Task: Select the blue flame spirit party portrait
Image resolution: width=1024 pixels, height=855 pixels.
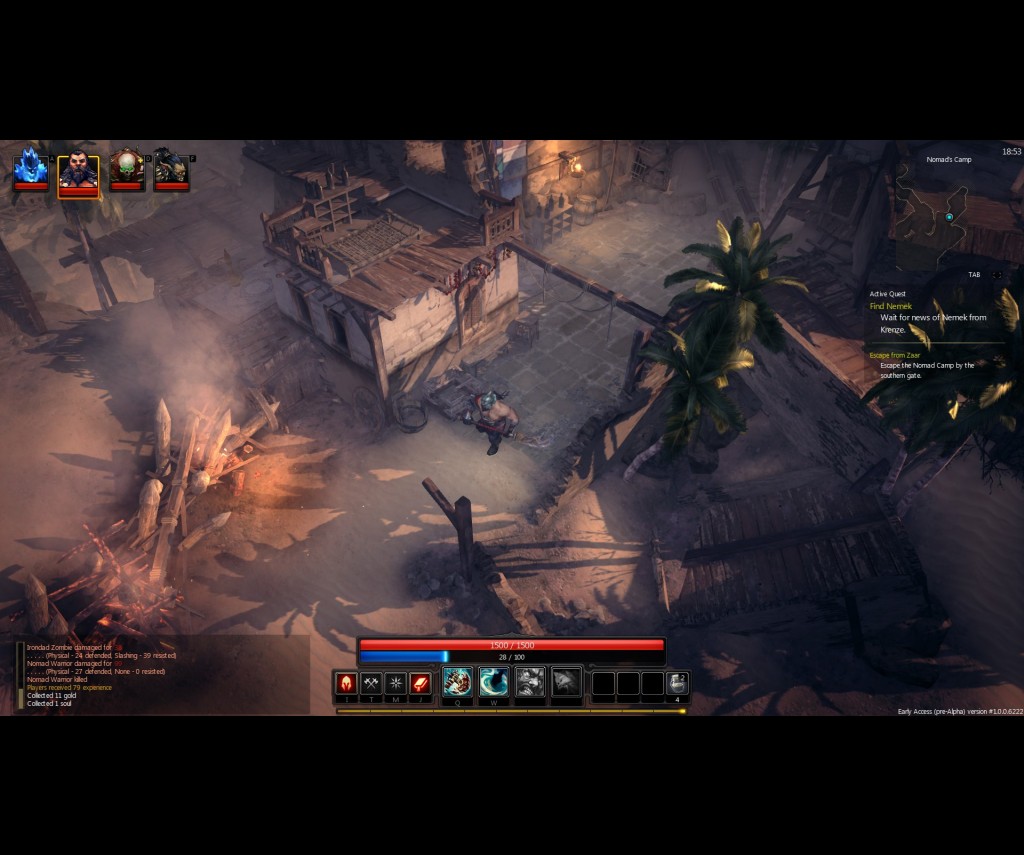Action: coord(30,168)
